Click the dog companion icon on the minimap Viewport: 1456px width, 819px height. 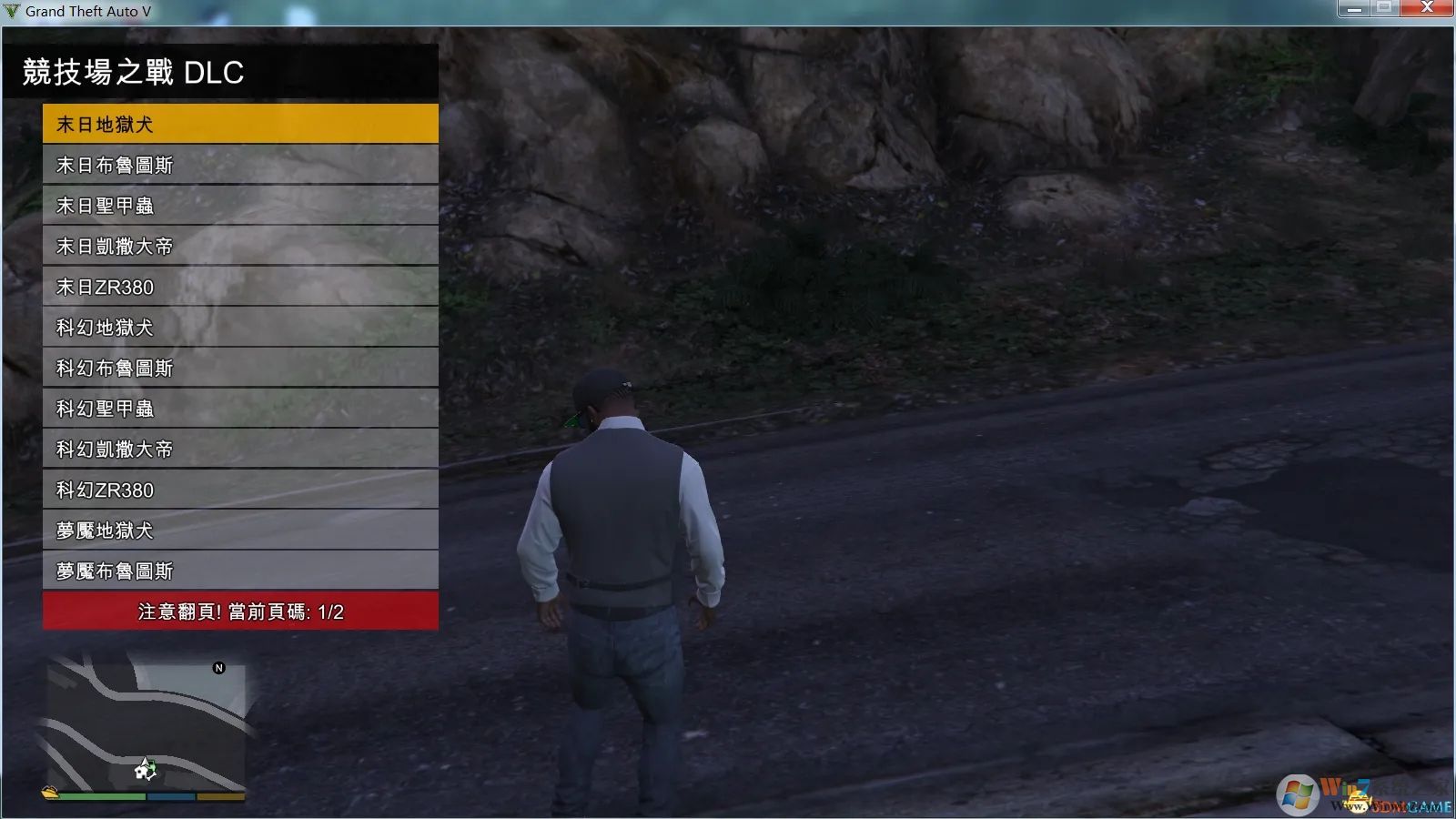point(140,773)
